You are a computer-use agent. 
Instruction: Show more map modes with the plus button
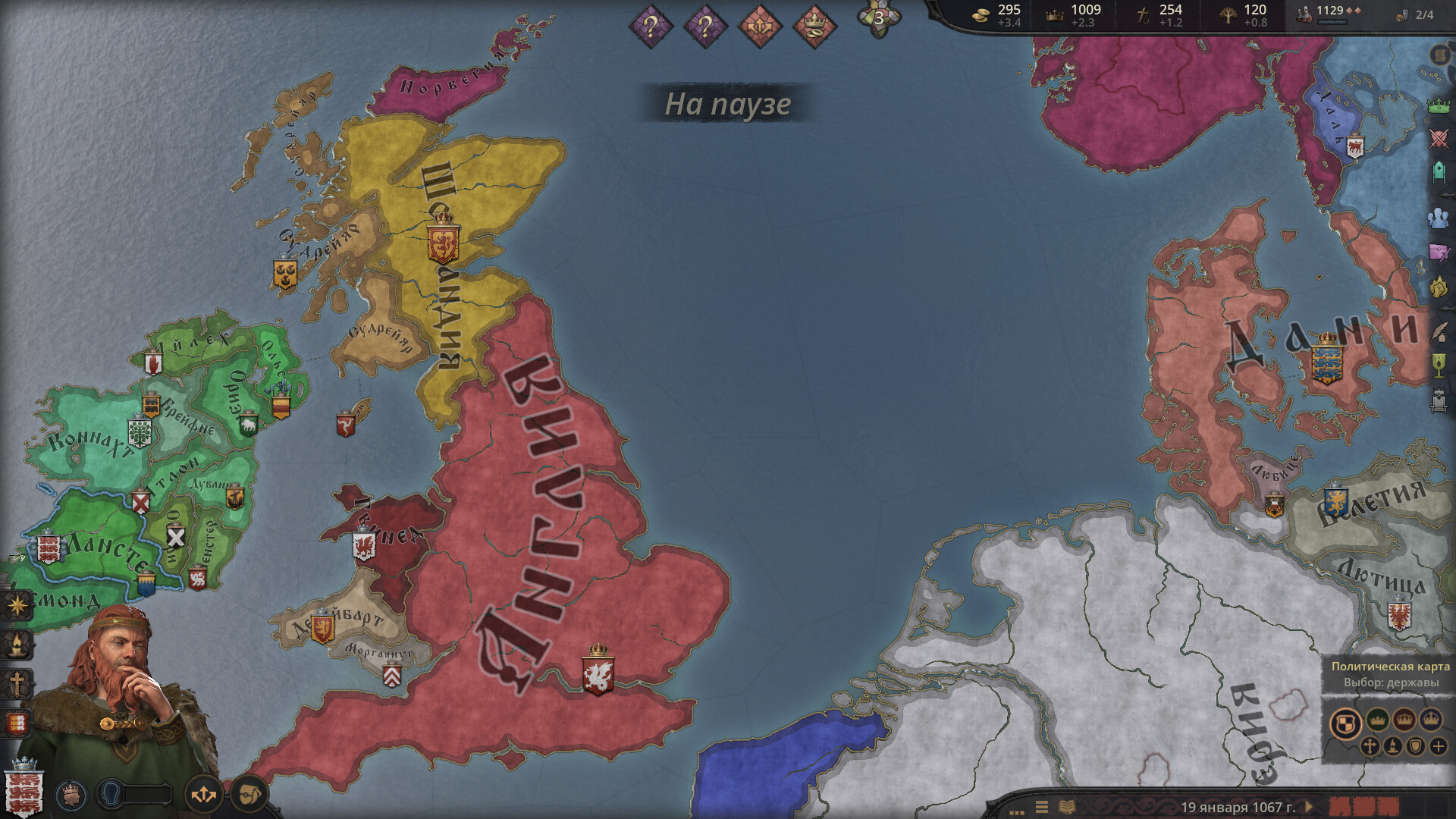coord(1439,747)
